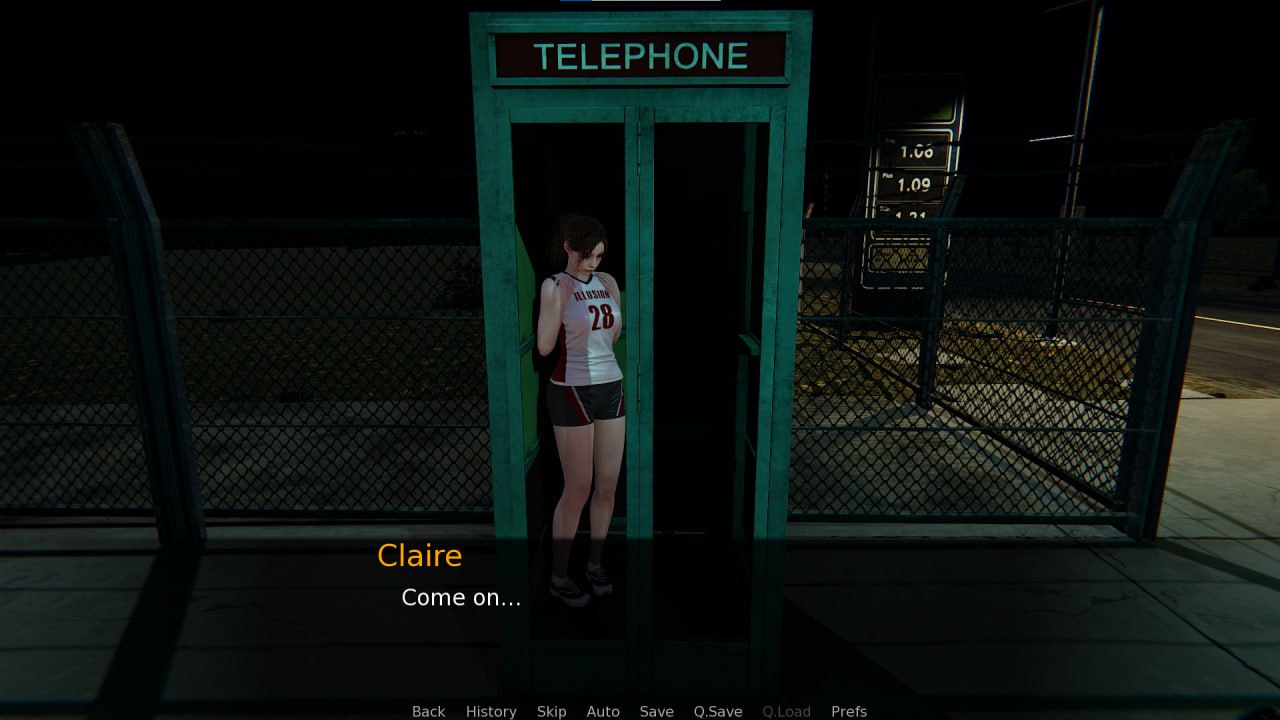
Task: Open the dialogue History screen
Action: [491, 711]
